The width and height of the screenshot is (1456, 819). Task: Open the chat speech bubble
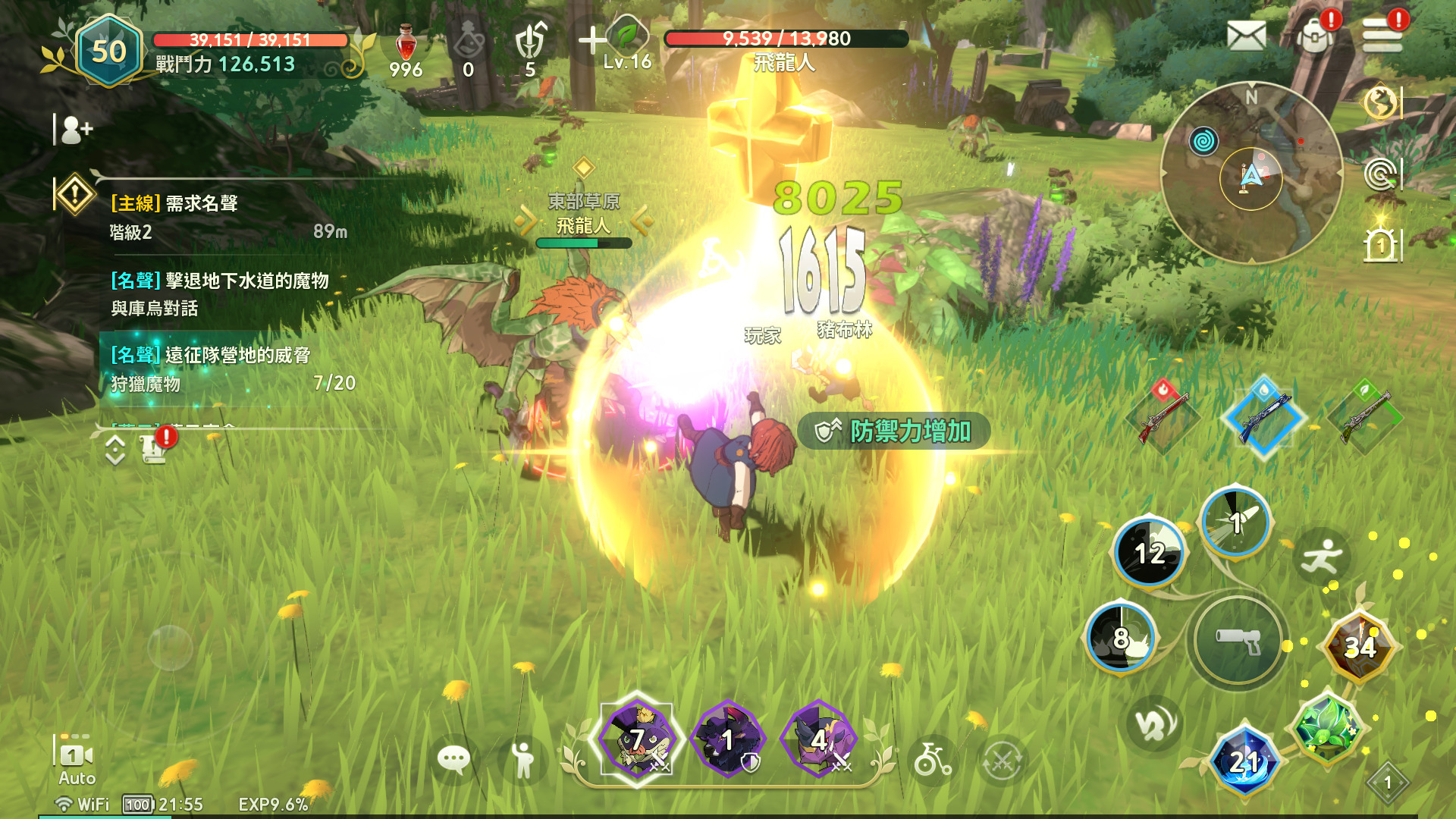(x=453, y=759)
